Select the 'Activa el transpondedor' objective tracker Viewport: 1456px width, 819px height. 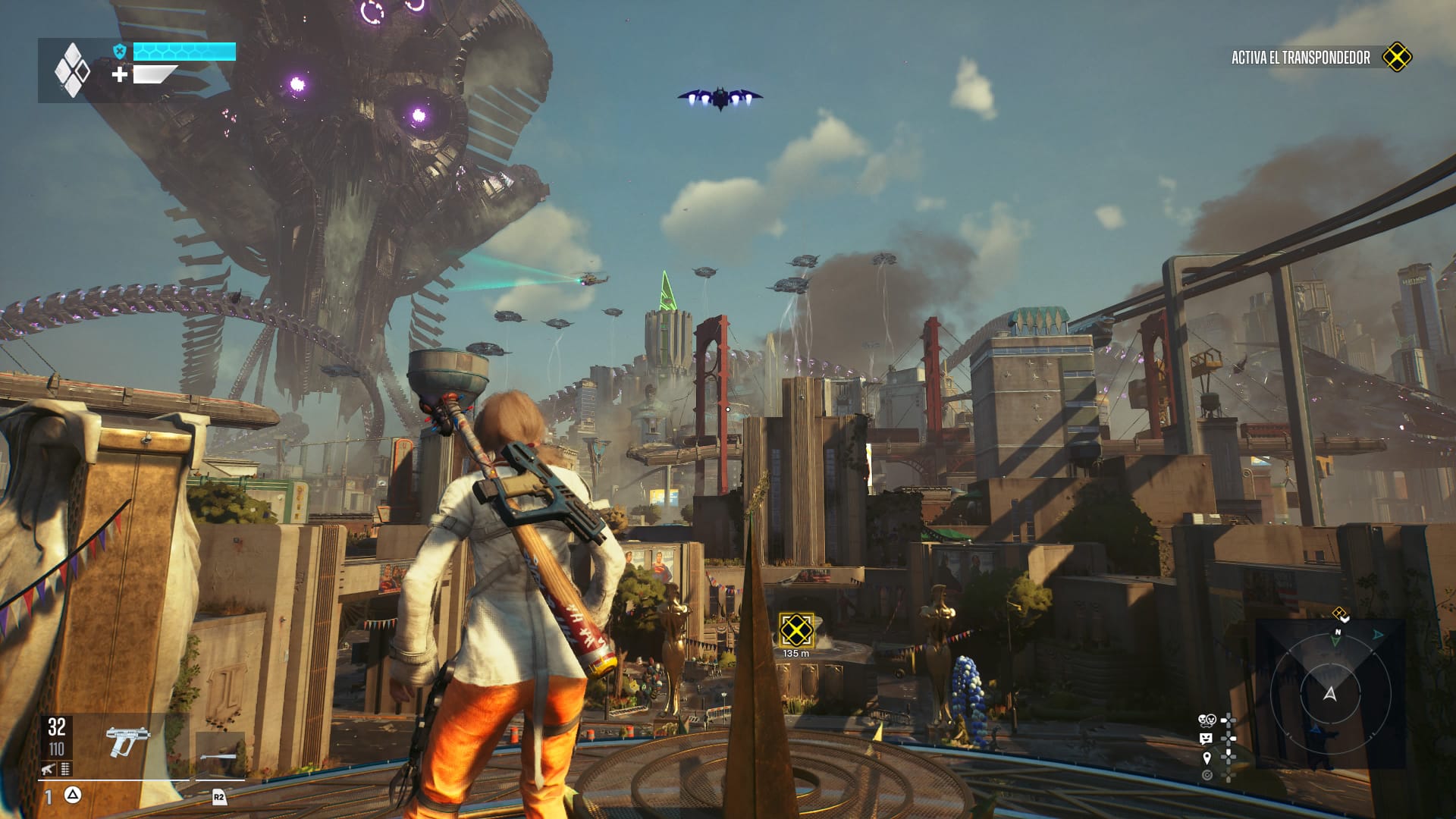point(1301,58)
